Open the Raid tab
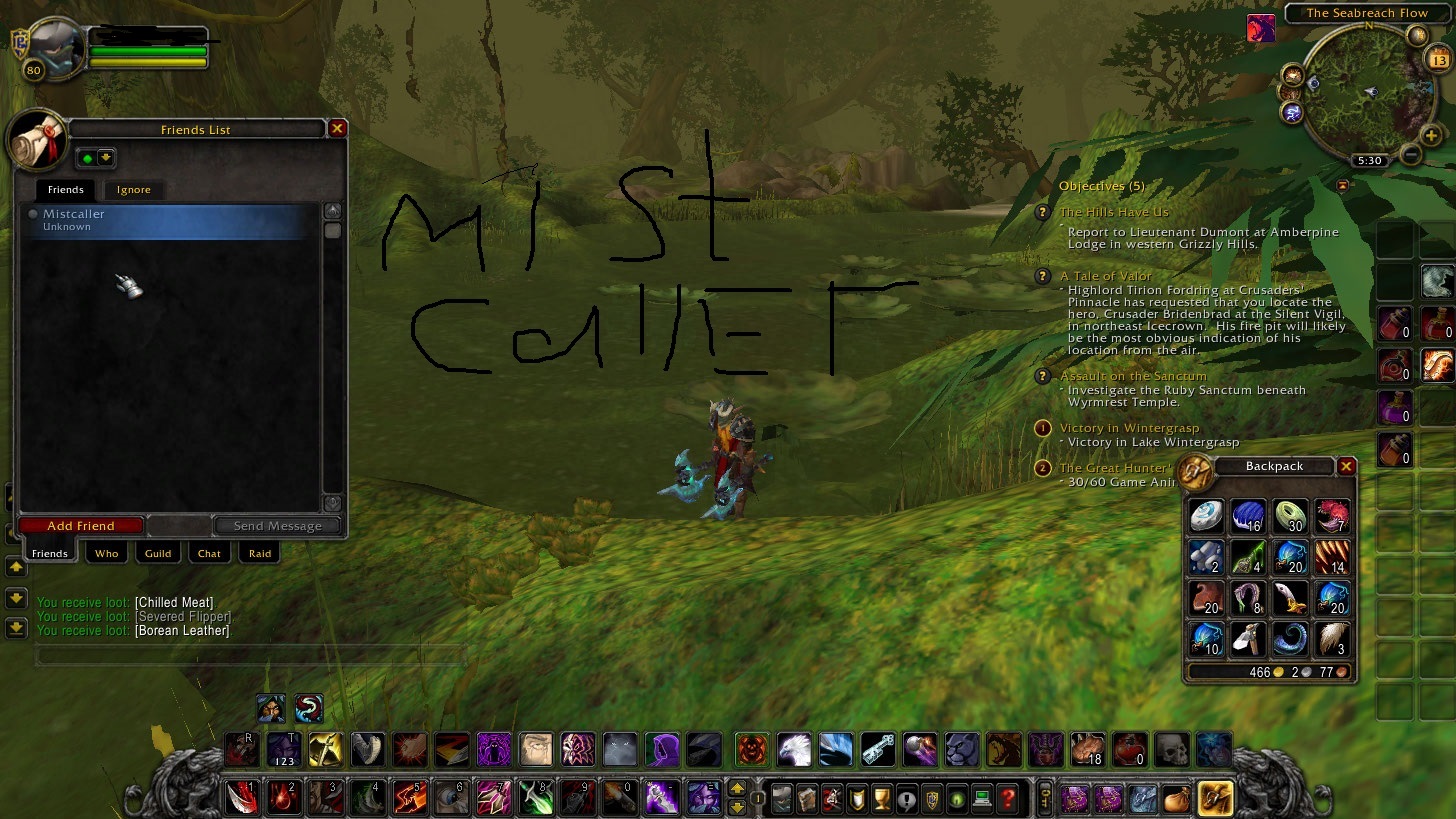1456x819 pixels. [x=260, y=553]
